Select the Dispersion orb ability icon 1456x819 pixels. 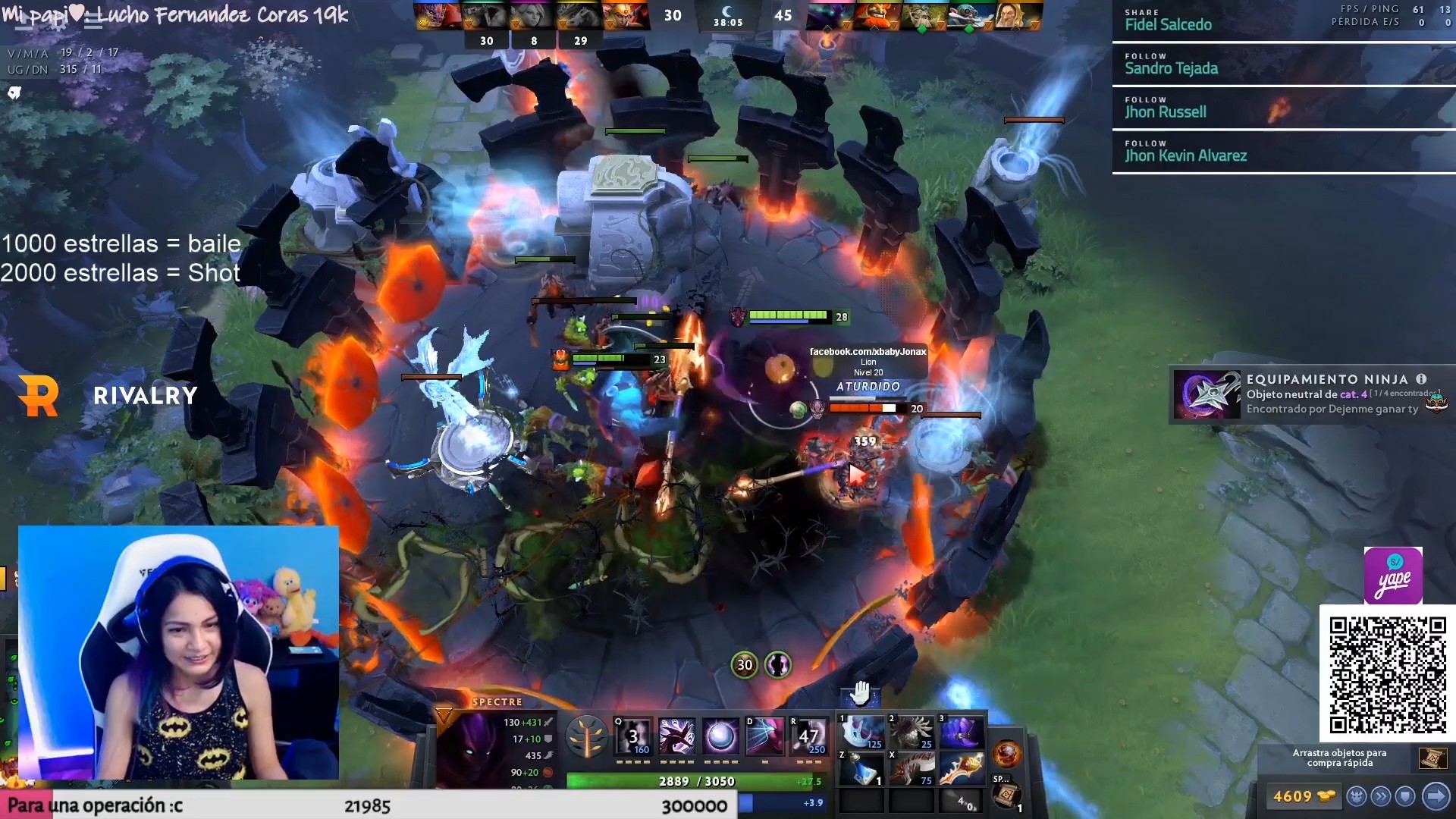[720, 736]
